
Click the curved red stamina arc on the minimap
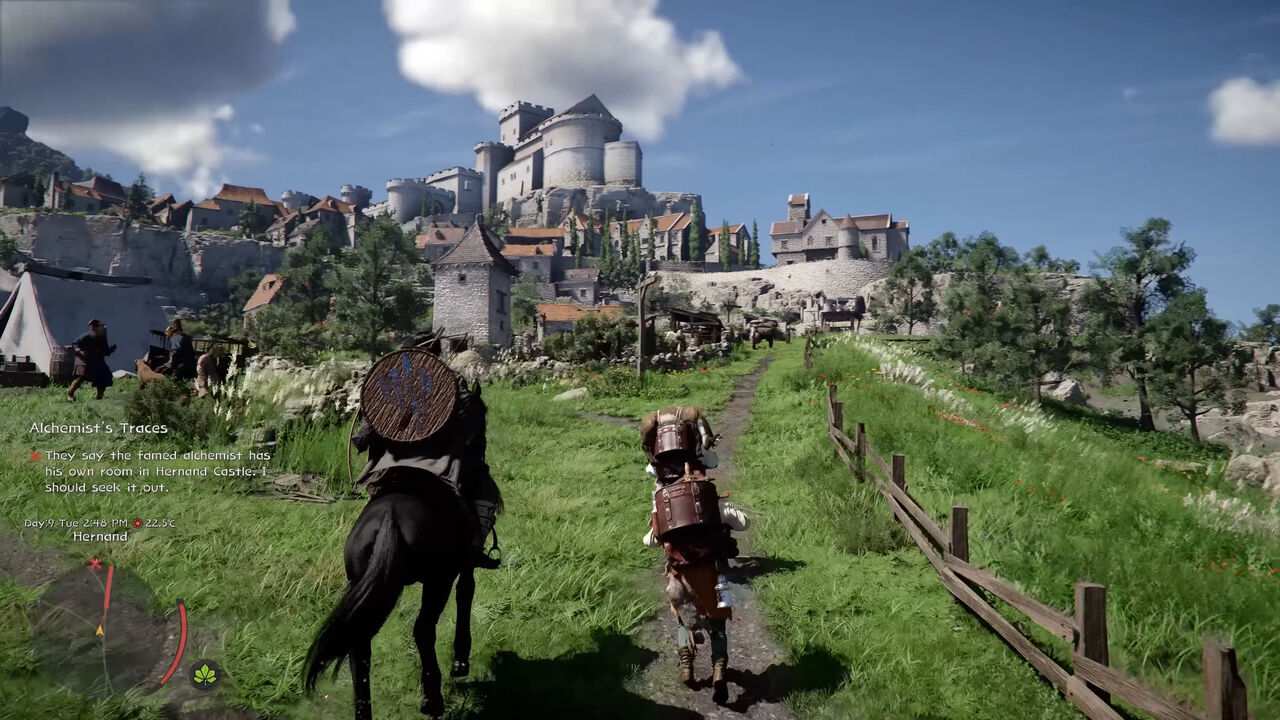tap(179, 641)
